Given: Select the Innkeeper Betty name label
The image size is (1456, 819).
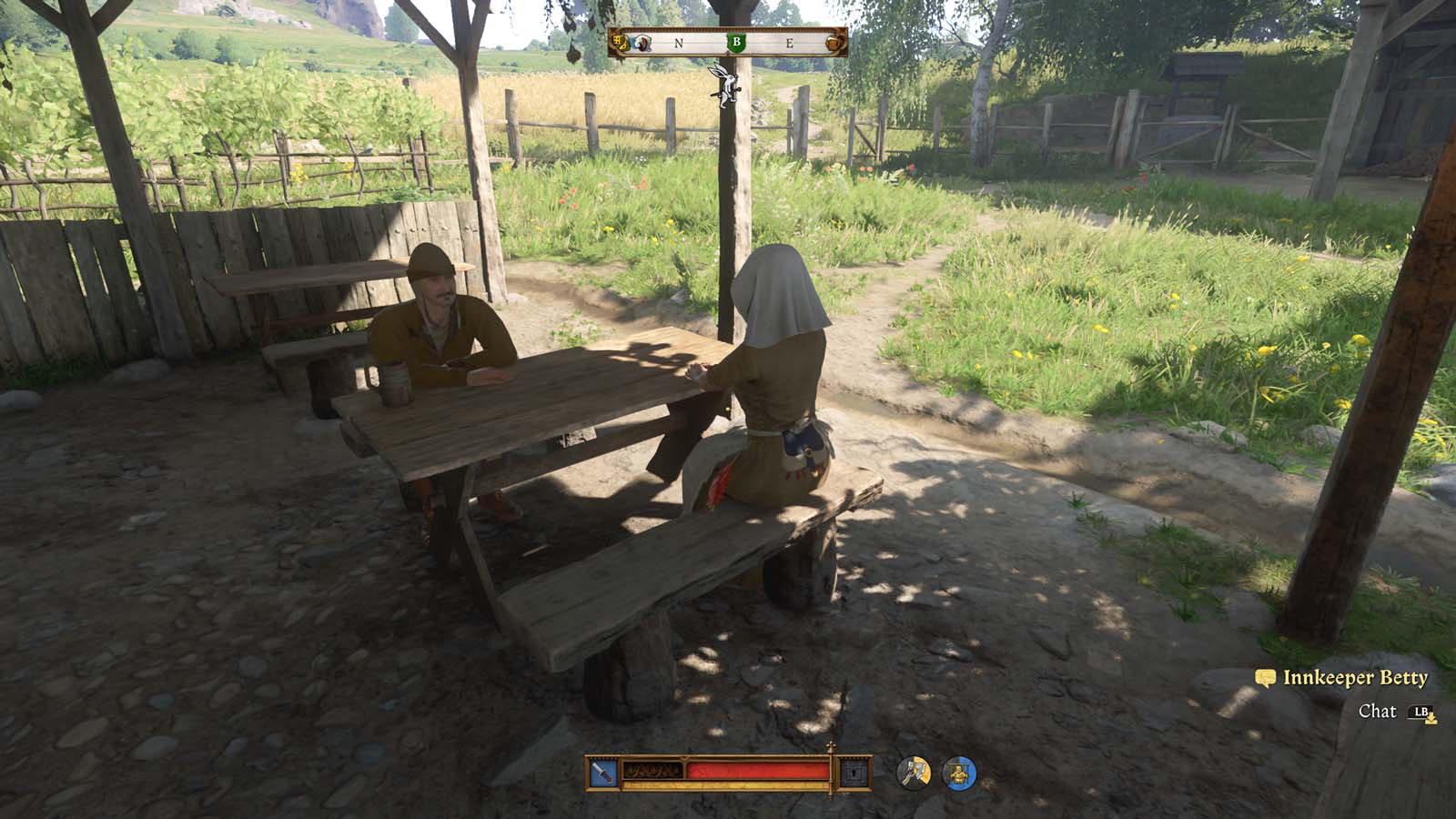Looking at the screenshot, I should pyautogui.click(x=1353, y=678).
